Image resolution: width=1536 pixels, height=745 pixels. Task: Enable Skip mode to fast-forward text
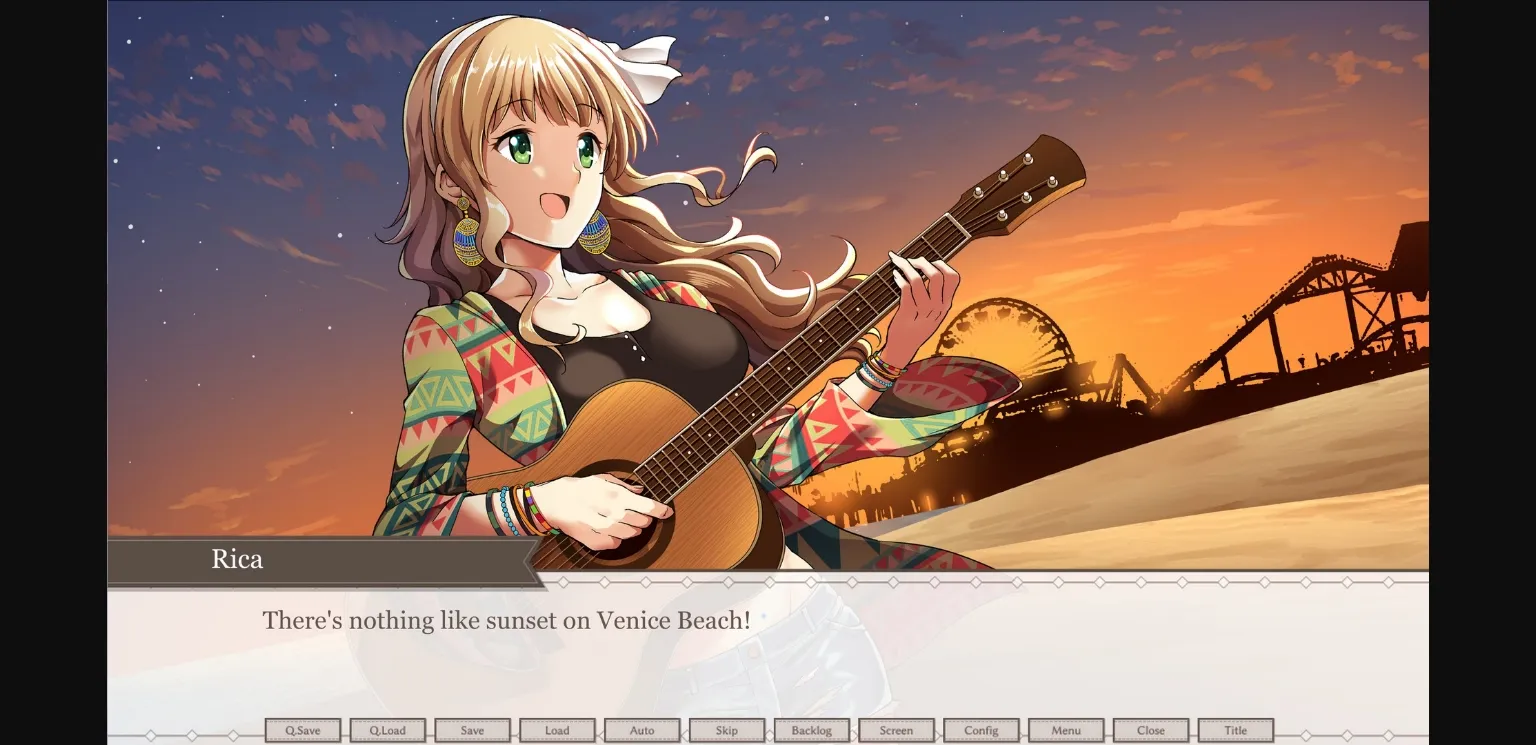(727, 730)
